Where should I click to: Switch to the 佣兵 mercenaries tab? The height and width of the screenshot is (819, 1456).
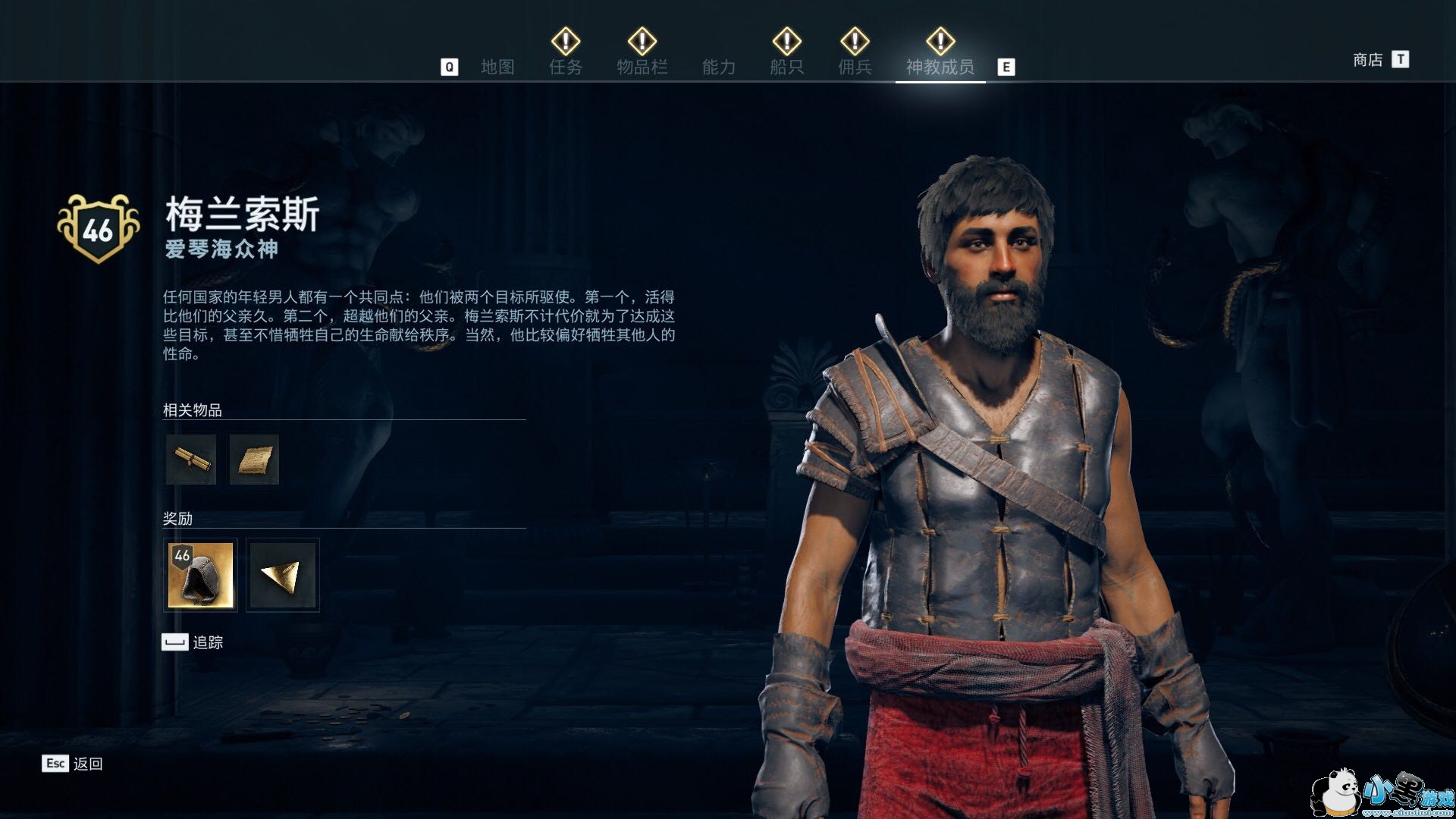click(x=855, y=67)
